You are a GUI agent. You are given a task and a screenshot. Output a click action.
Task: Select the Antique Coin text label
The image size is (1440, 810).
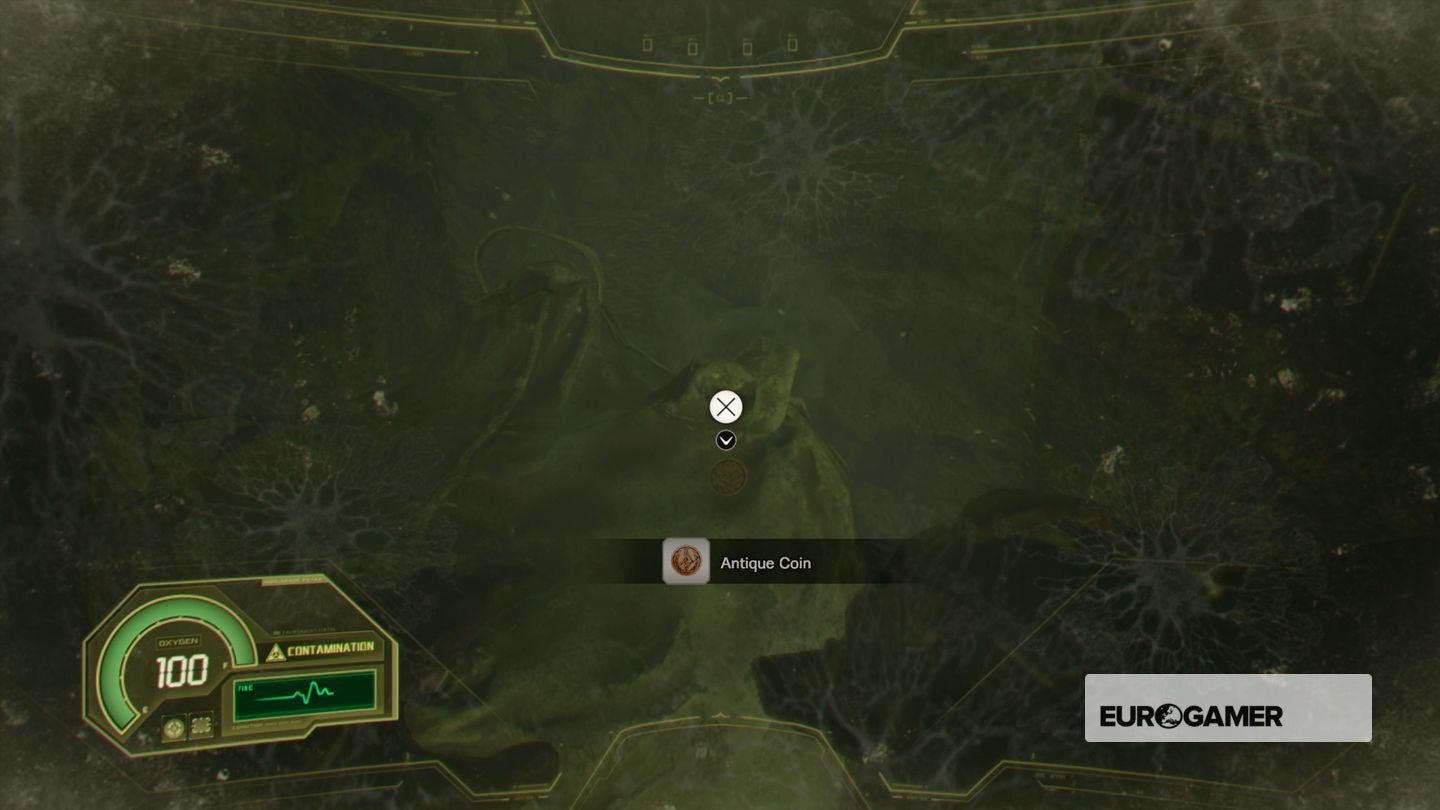click(766, 563)
